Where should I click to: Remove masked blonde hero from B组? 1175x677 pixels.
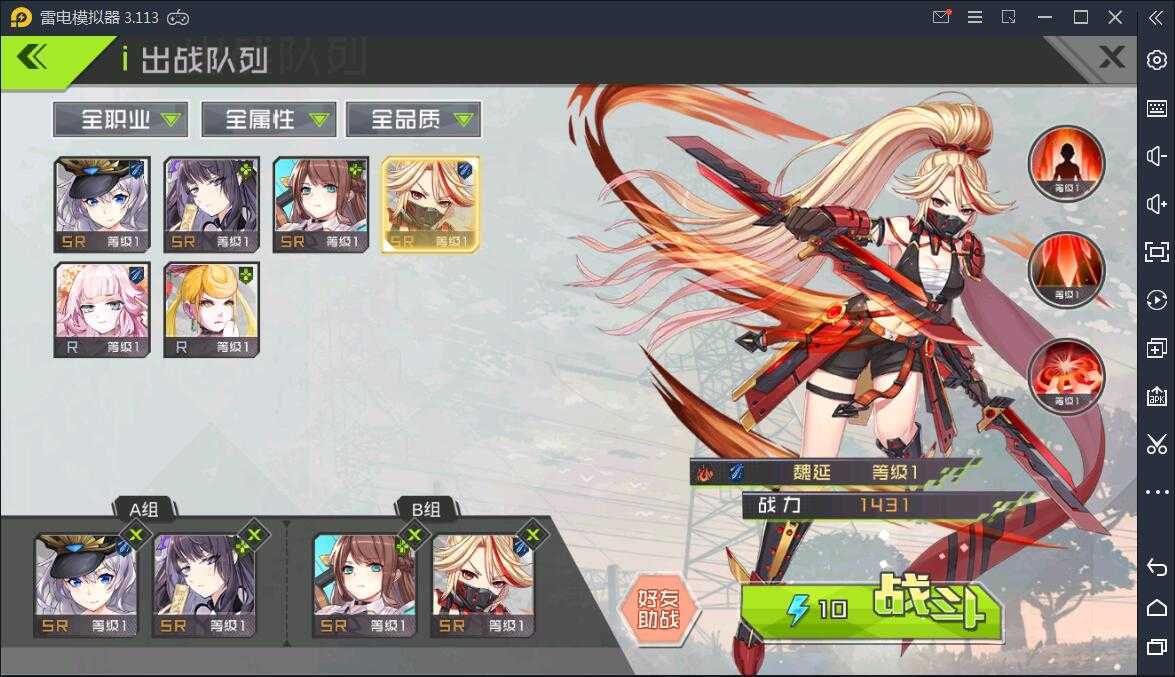point(532,535)
